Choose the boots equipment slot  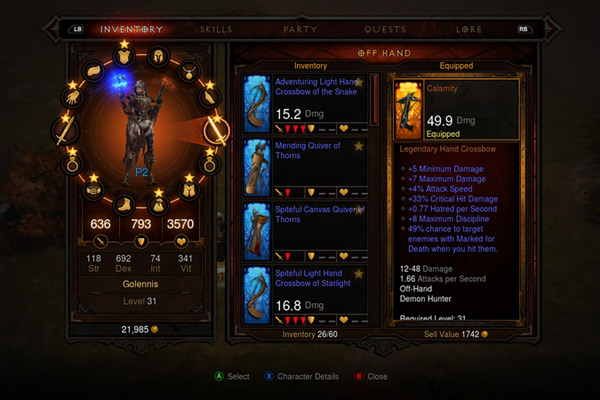coord(125,203)
